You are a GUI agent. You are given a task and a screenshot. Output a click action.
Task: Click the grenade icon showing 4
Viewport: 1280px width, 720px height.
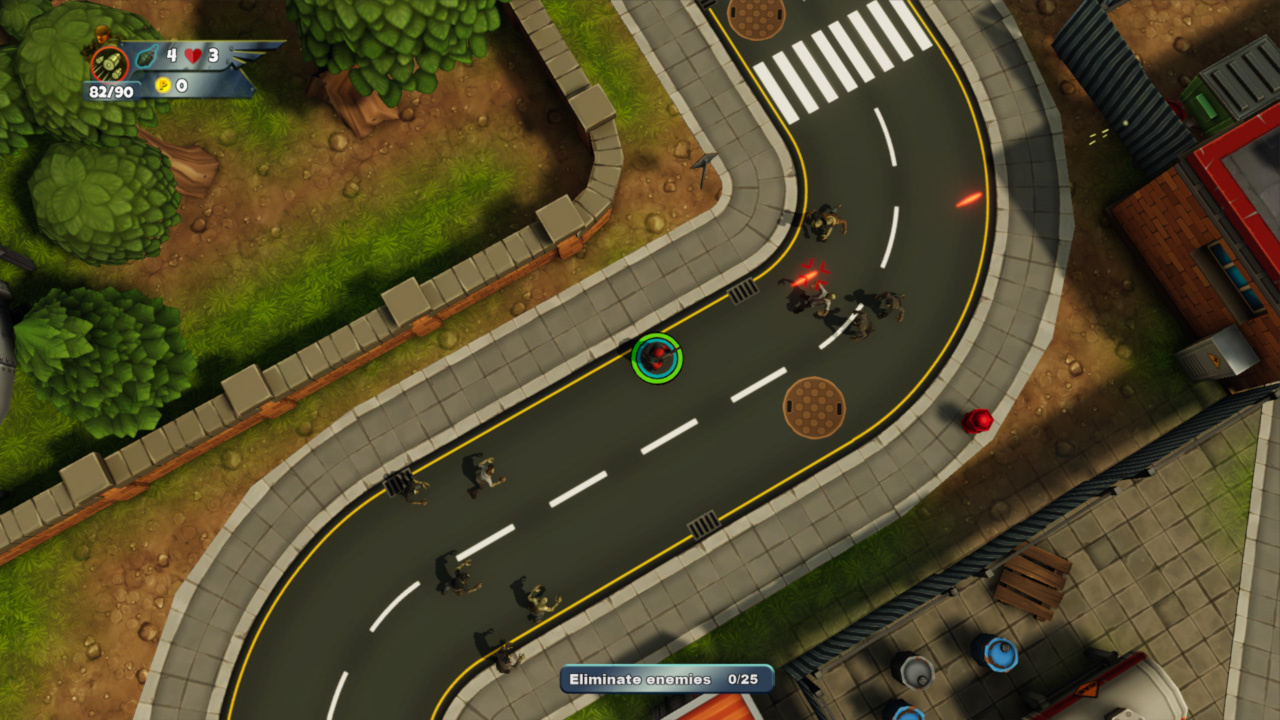[147, 56]
